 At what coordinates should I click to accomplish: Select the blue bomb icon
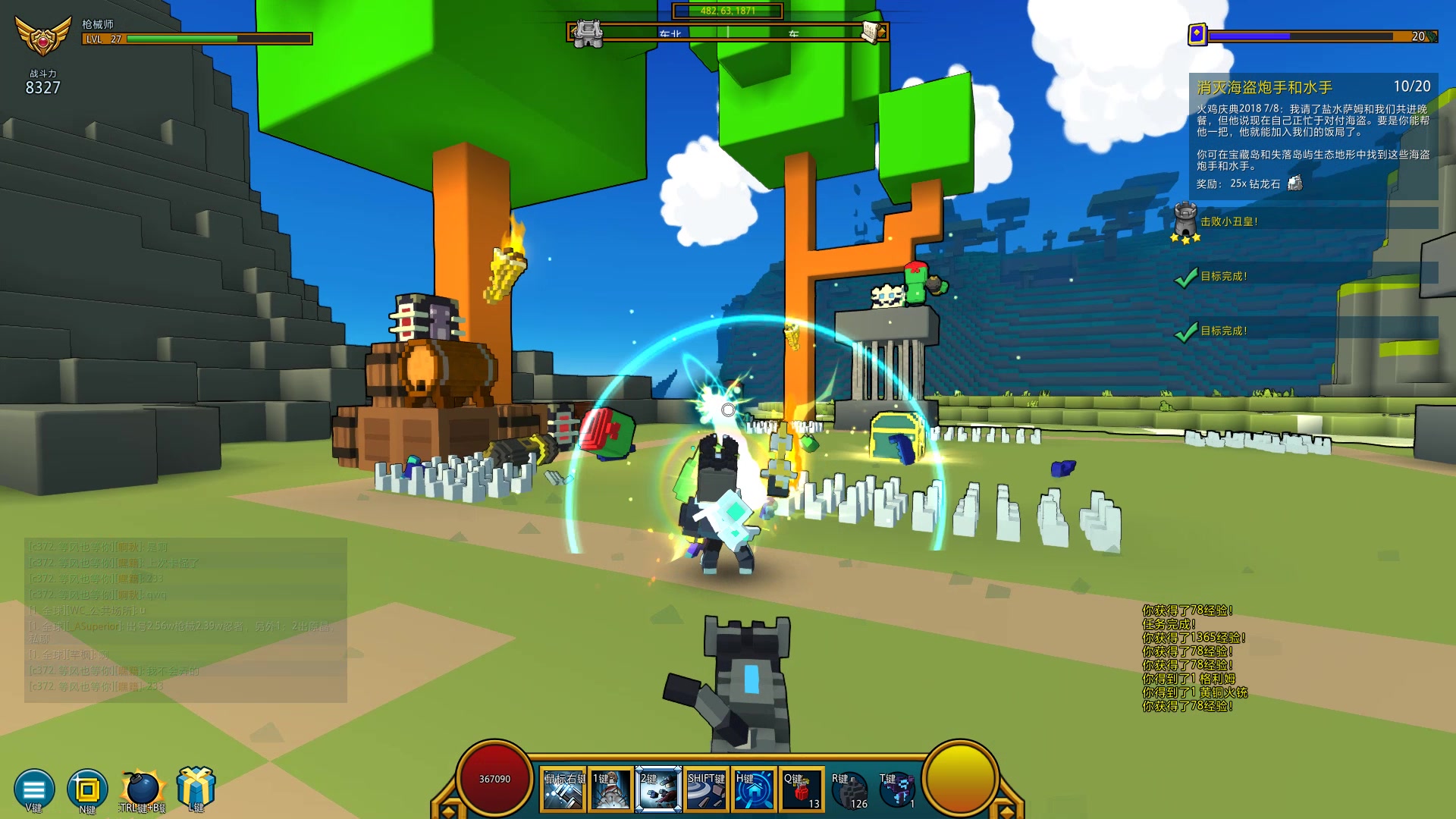(142, 789)
